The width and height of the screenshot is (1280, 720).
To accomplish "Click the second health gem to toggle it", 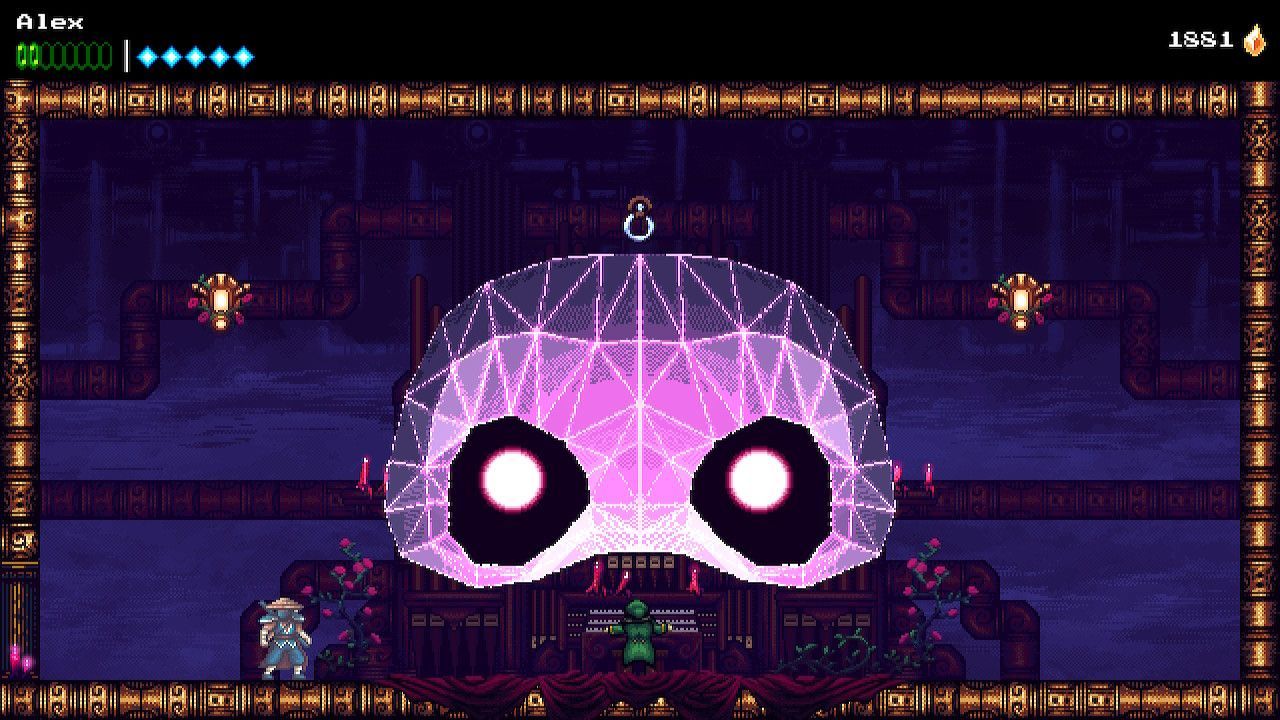I will point(34,50).
